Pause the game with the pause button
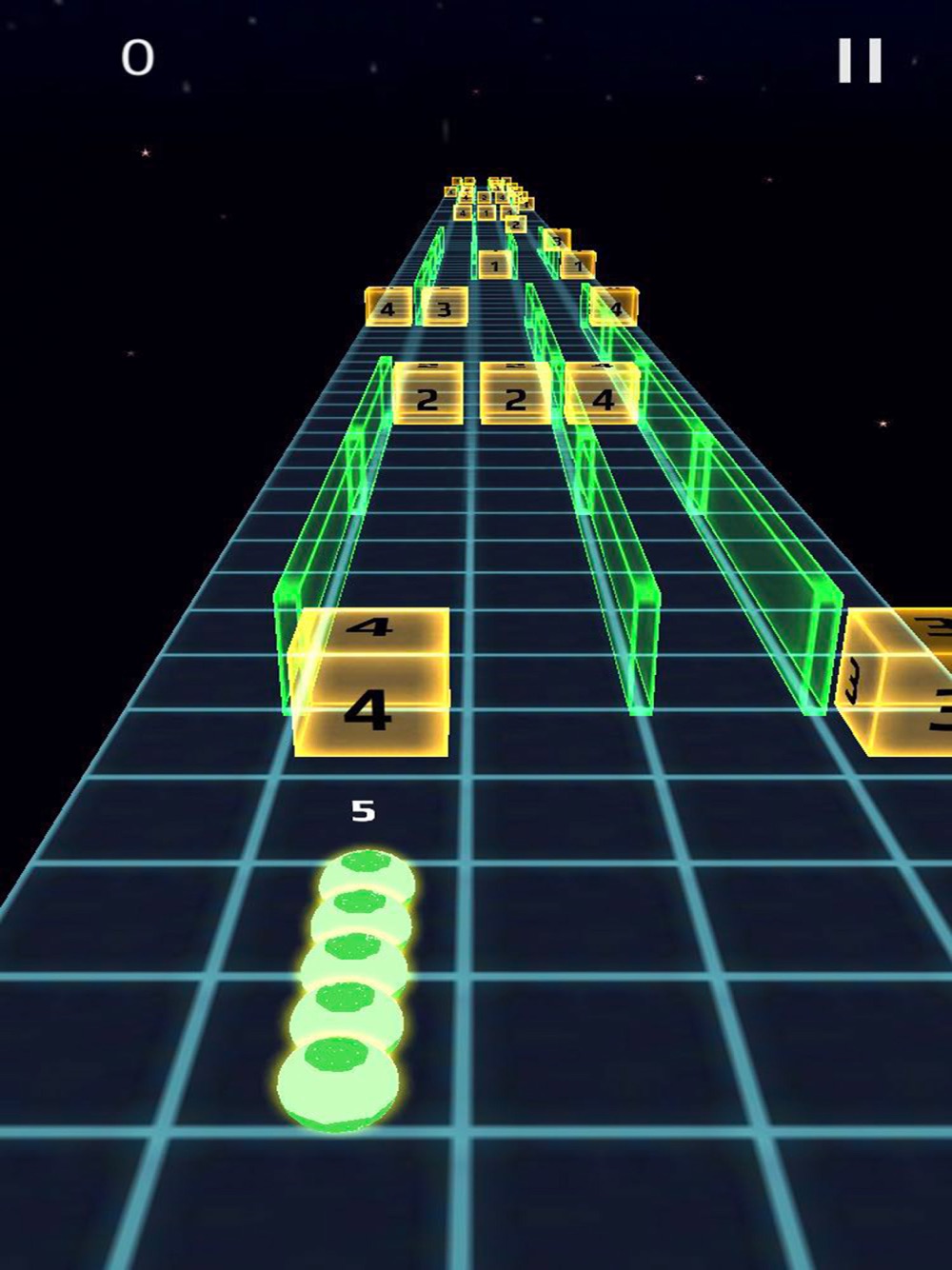952x1270 pixels. tap(860, 61)
